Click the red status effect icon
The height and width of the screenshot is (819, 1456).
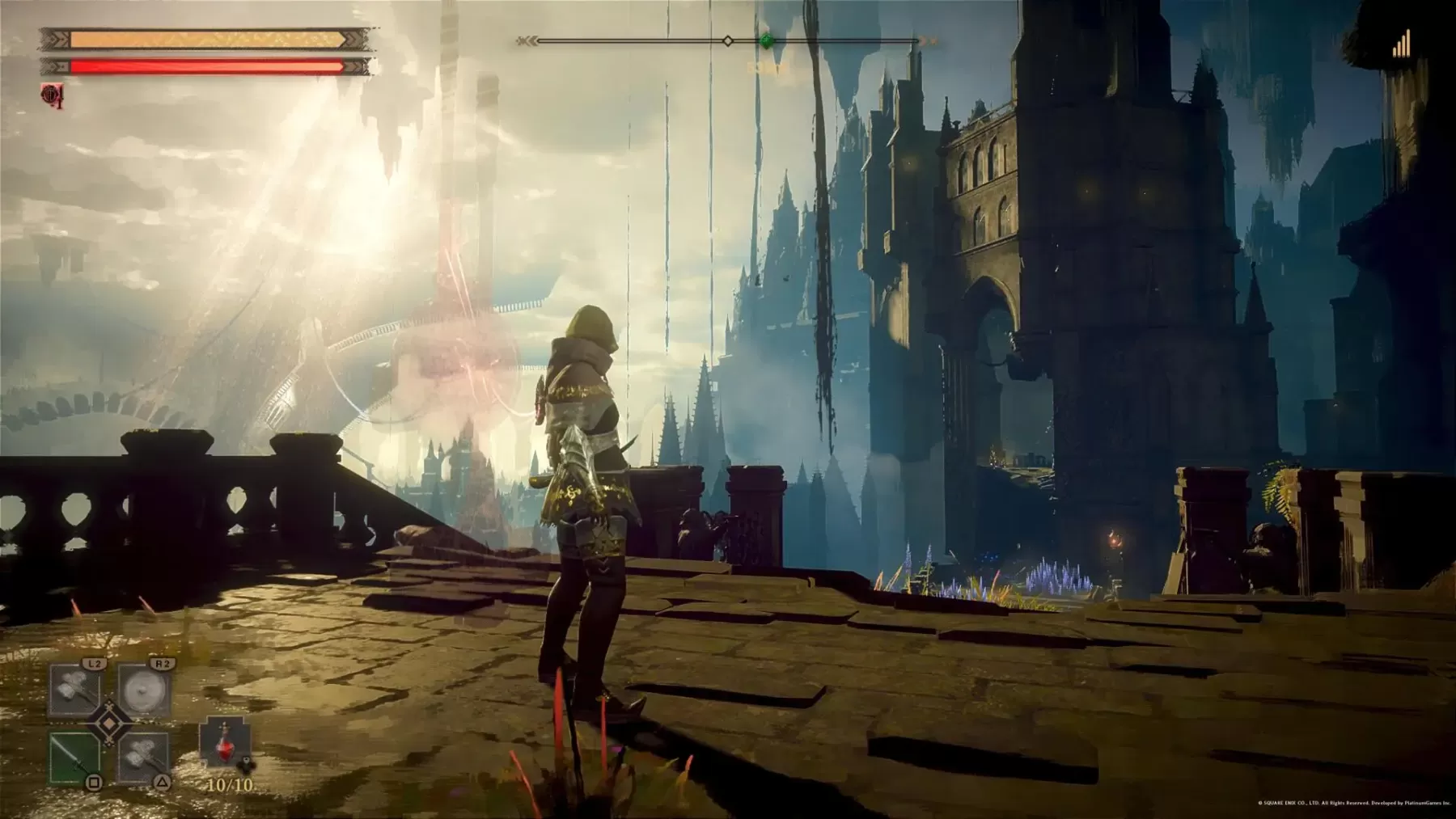coord(53,95)
